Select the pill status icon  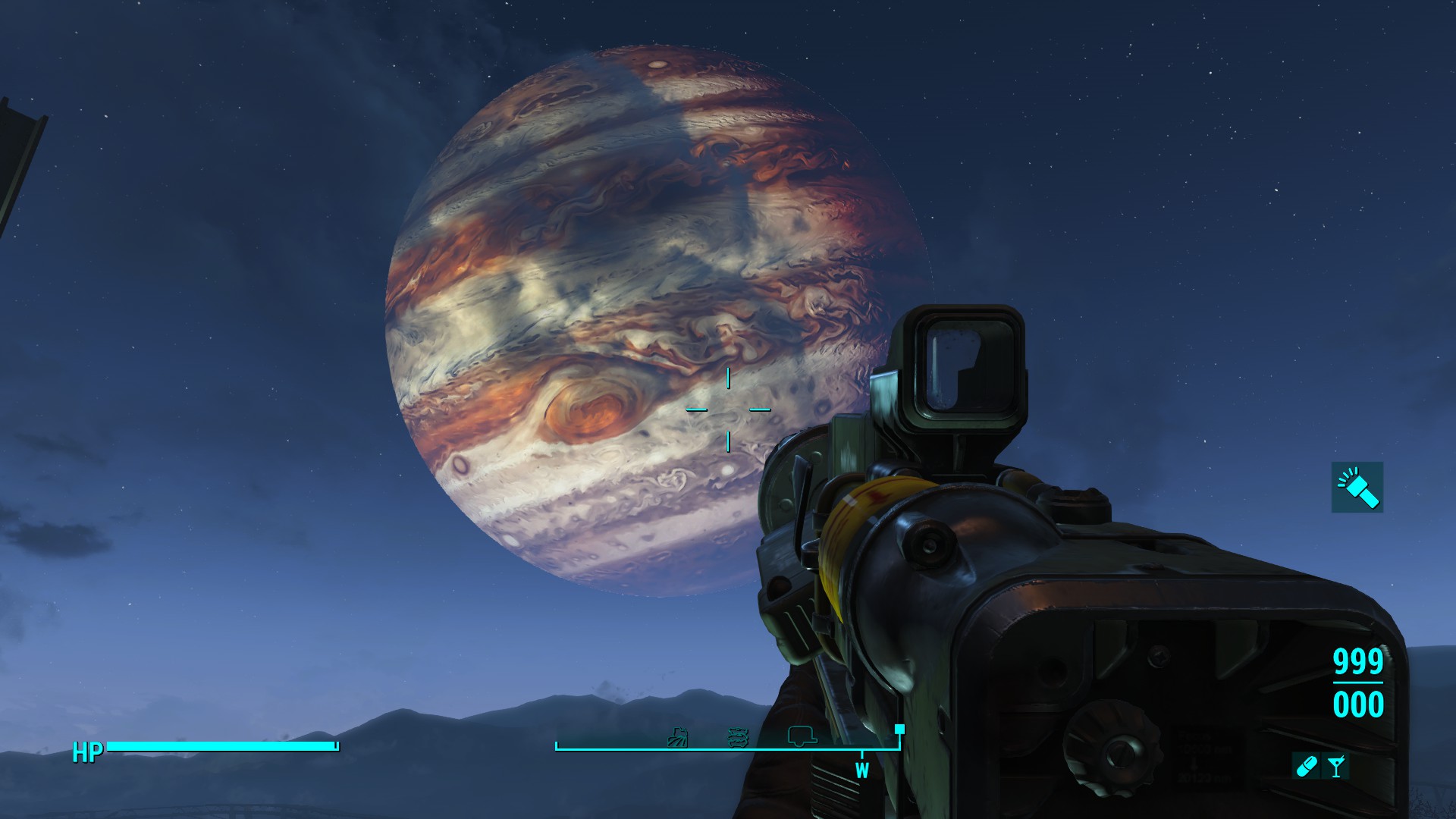pyautogui.click(x=1306, y=767)
